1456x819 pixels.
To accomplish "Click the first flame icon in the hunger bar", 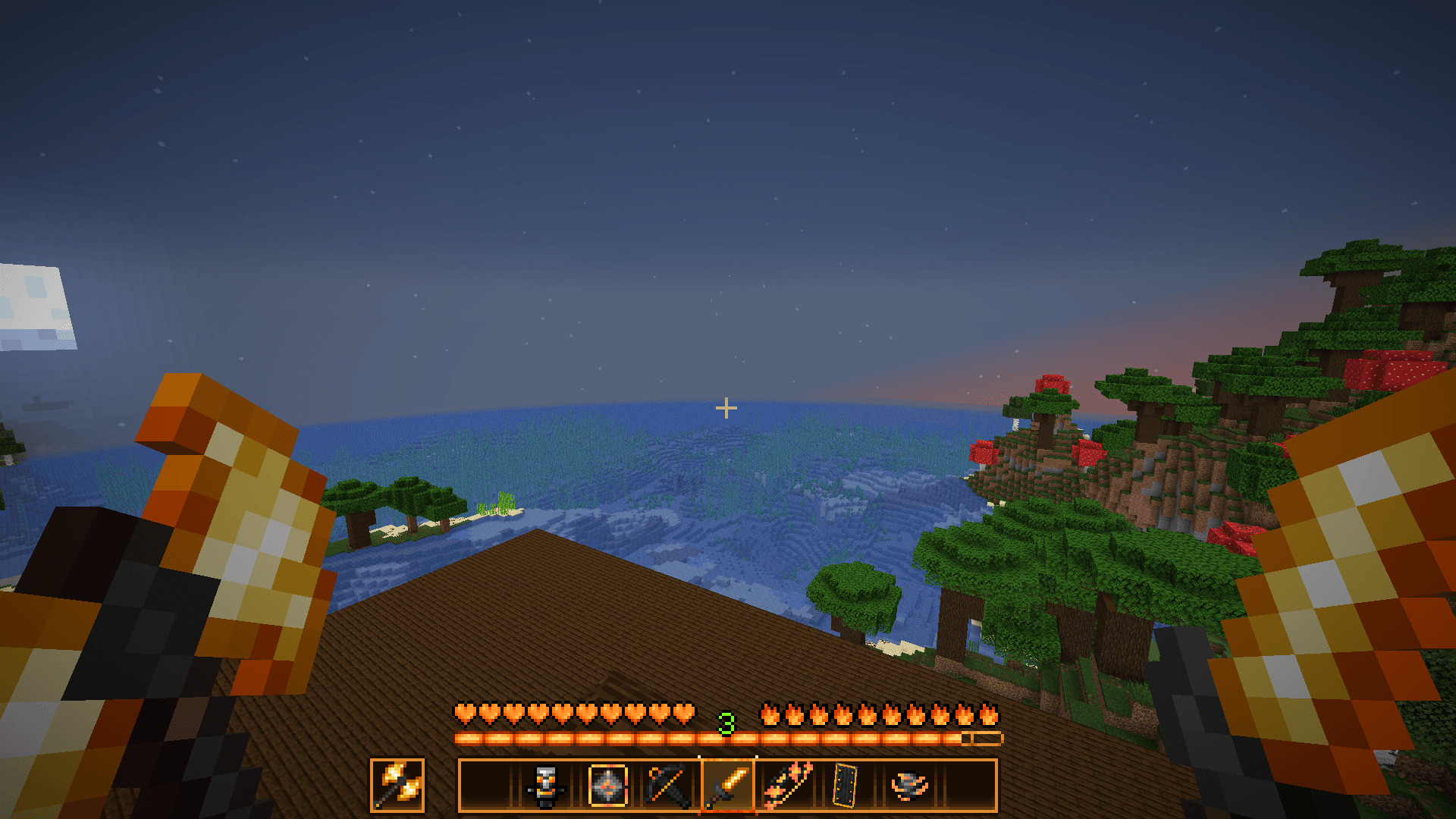I will point(771,712).
